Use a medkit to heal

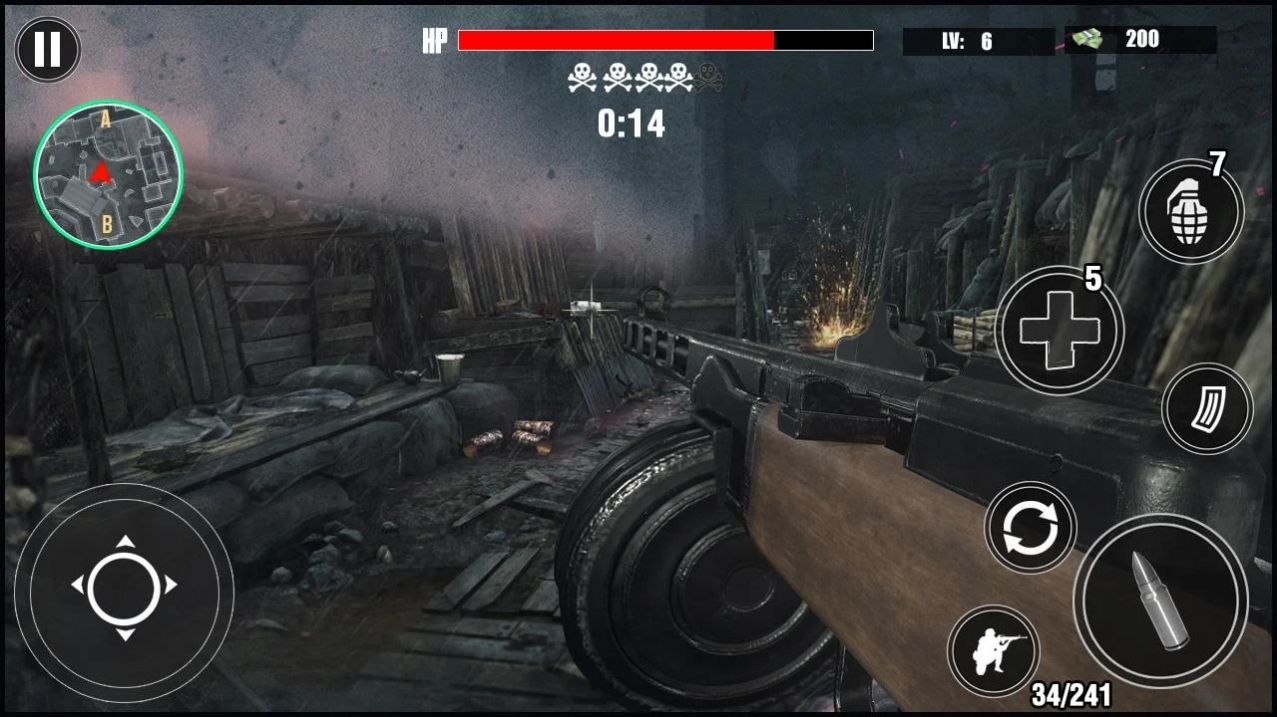[1059, 330]
